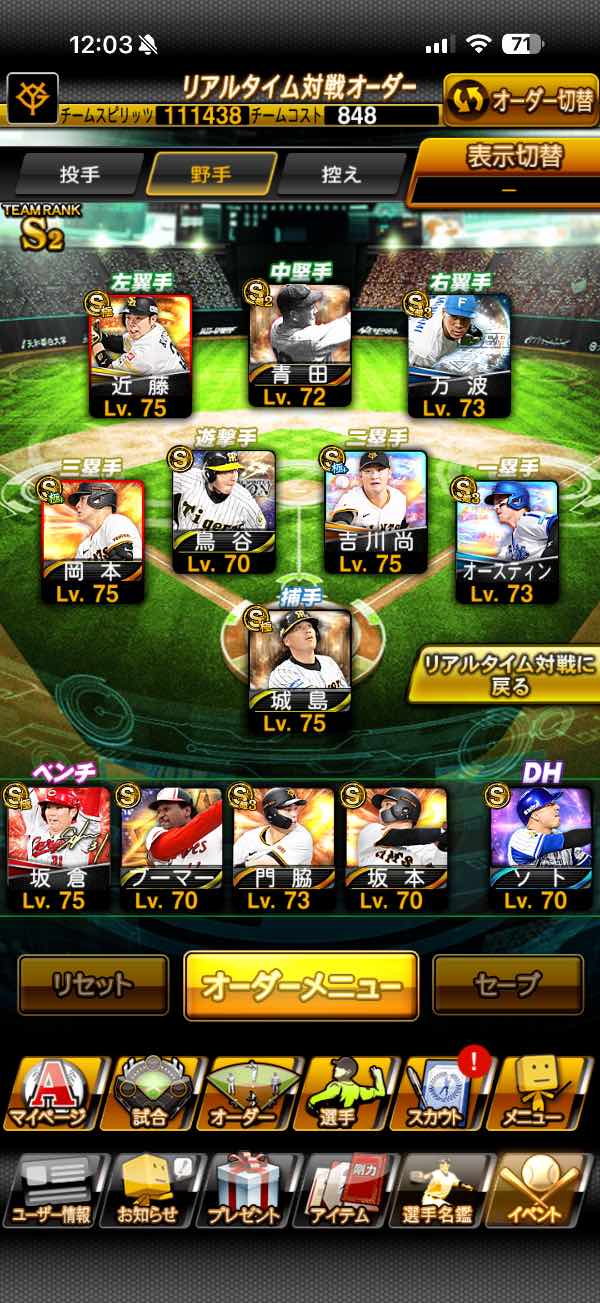Return via リアルタイム対戦に戻る button

click(502, 674)
